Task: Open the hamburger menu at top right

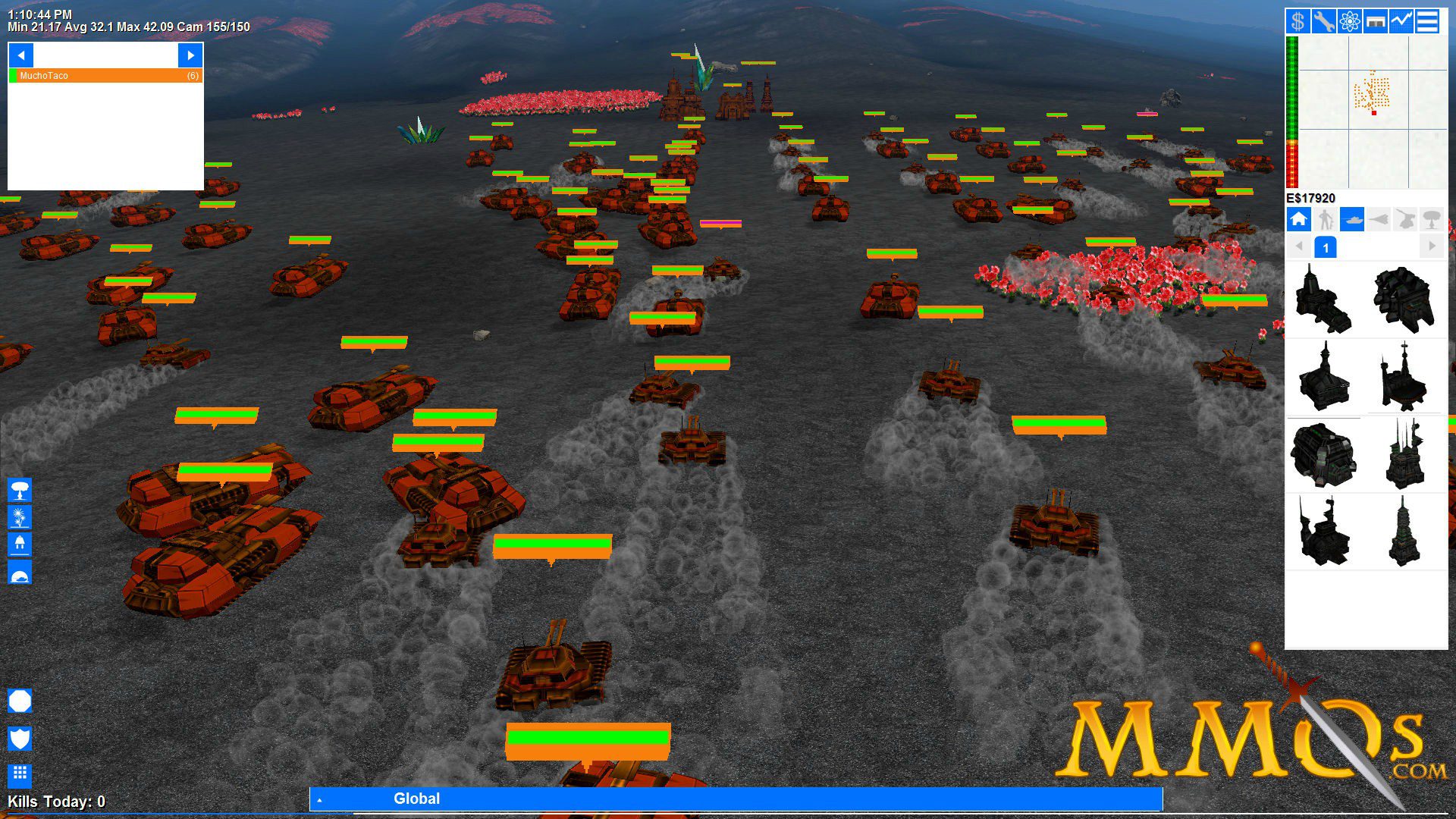Action: [x=1426, y=22]
